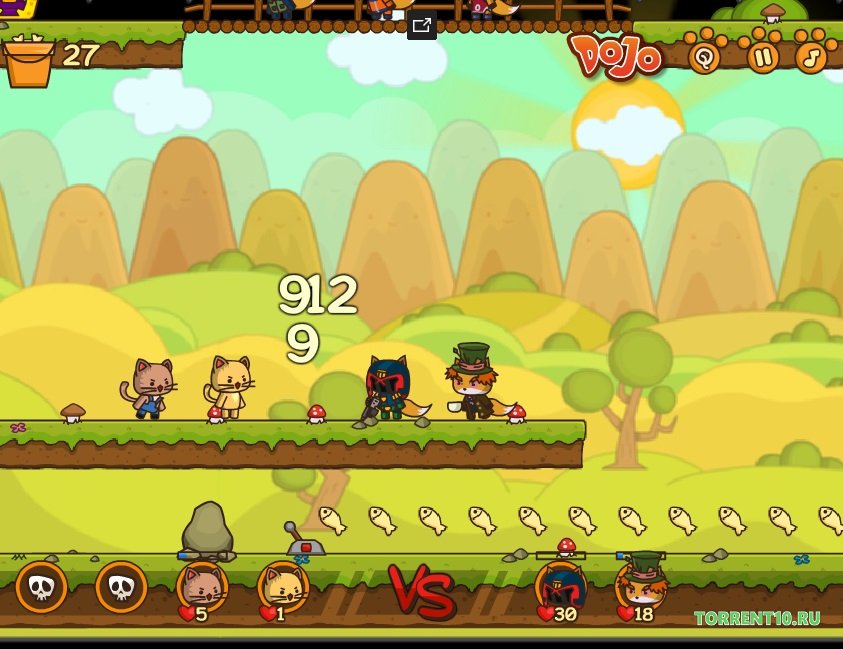843x649 pixels.
Task: Choose the masked ninja fox enemy portrait
Action: coord(560,587)
